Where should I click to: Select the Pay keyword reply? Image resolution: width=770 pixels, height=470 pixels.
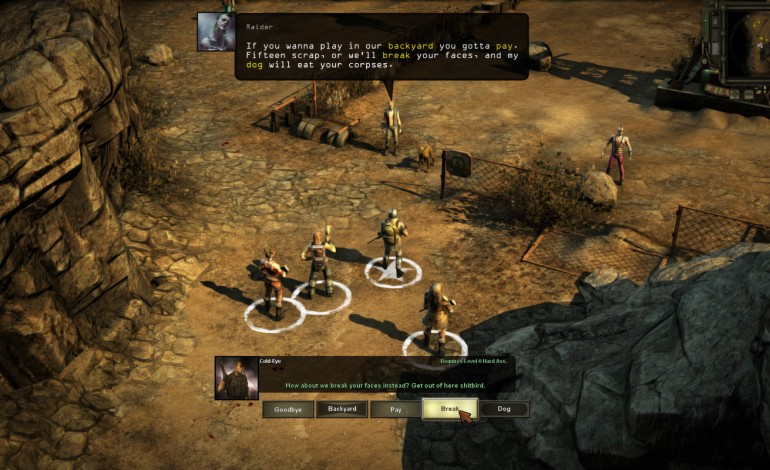point(396,409)
